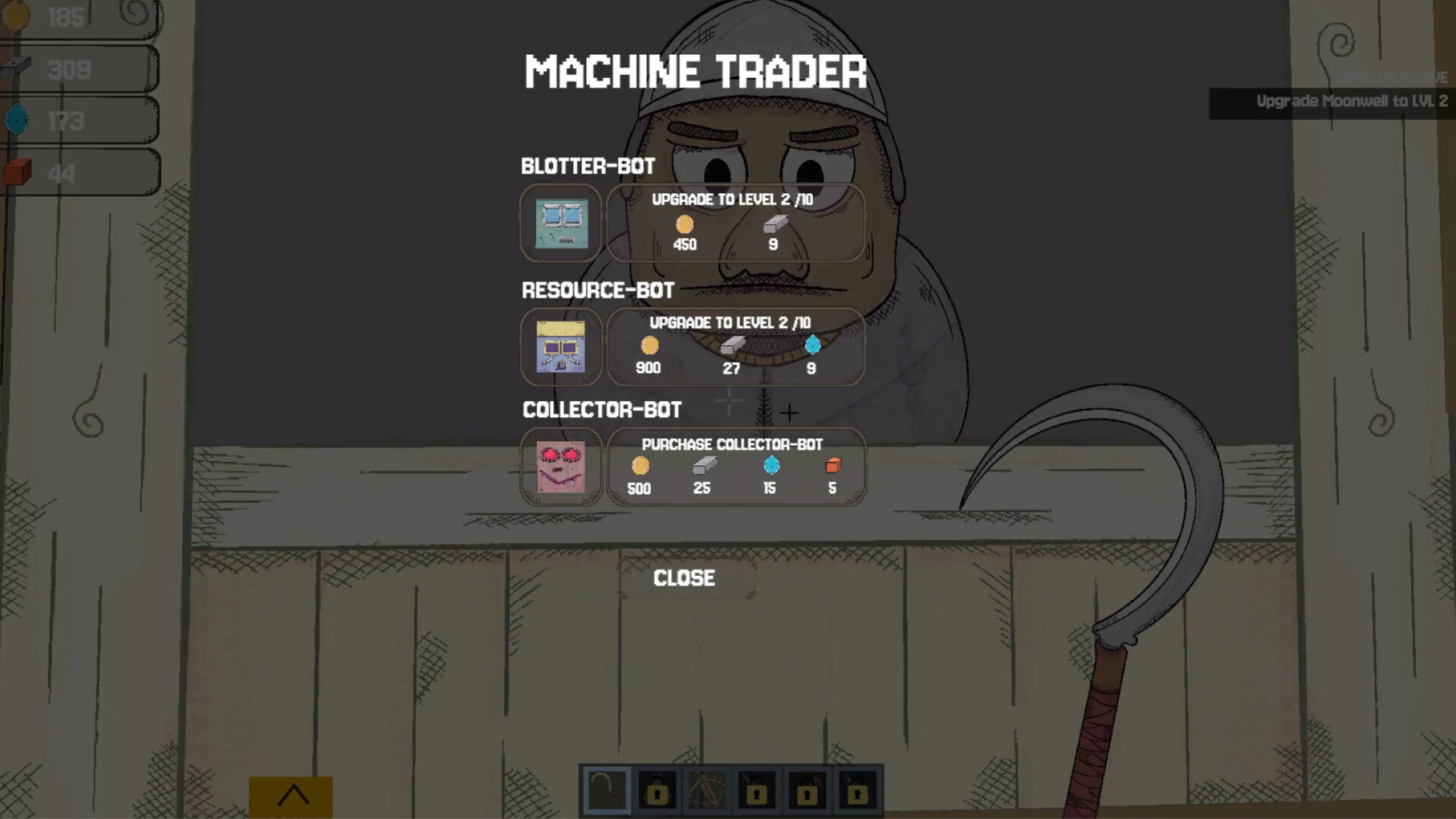Select the sickle in the hotbar
Screen dimensions: 1456x819
tap(606, 790)
